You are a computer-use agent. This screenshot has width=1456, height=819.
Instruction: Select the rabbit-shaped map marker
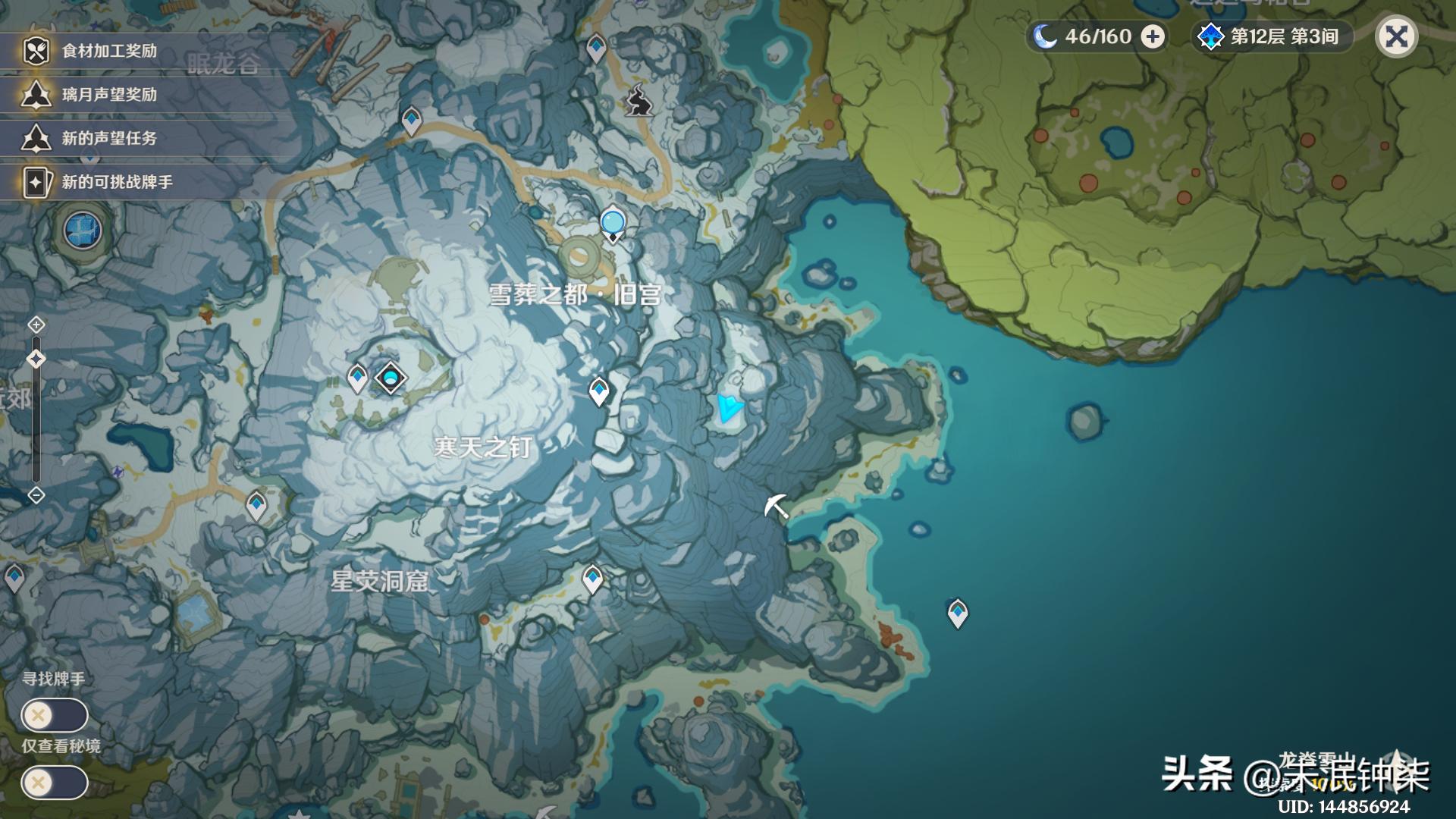(639, 100)
